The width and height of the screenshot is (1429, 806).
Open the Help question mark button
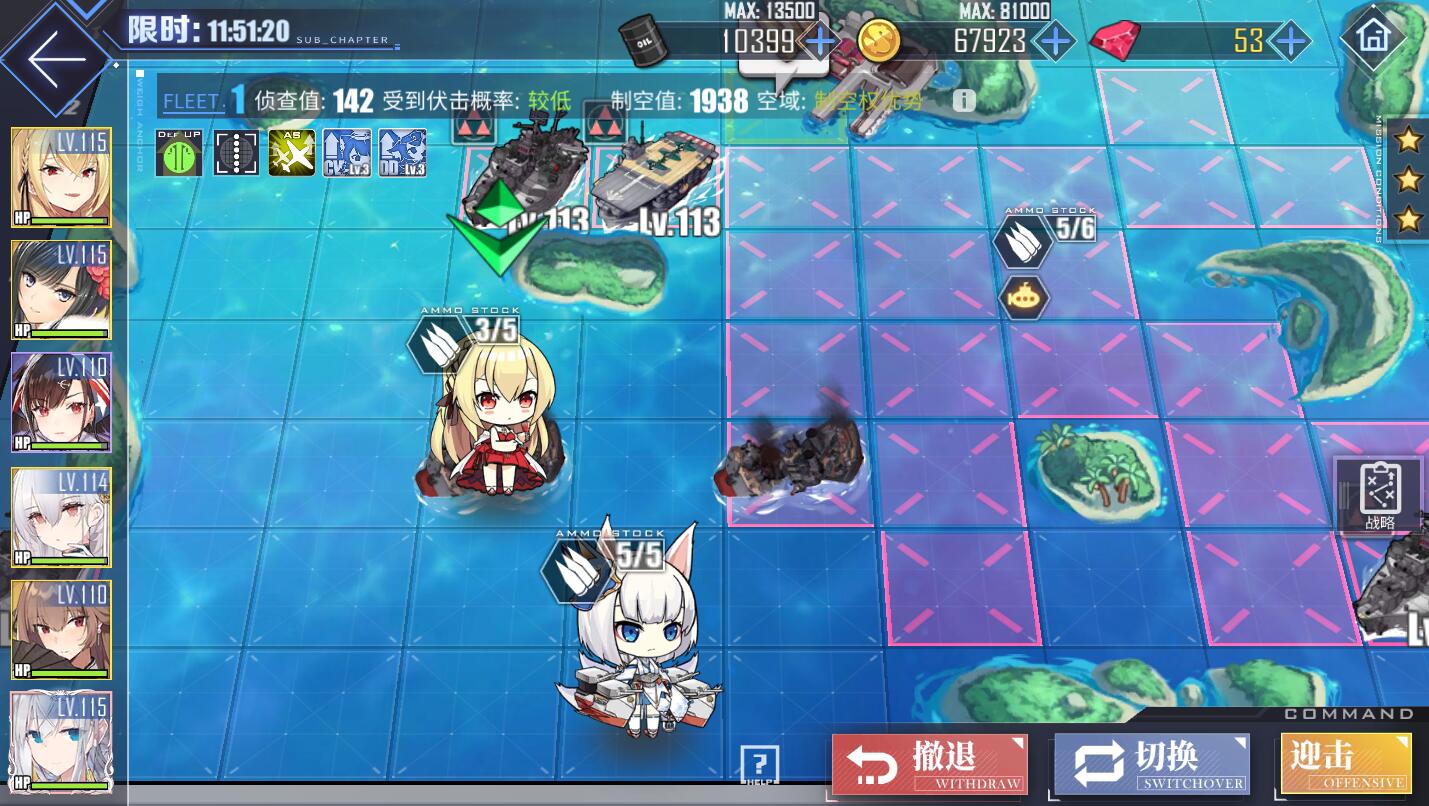coord(760,765)
